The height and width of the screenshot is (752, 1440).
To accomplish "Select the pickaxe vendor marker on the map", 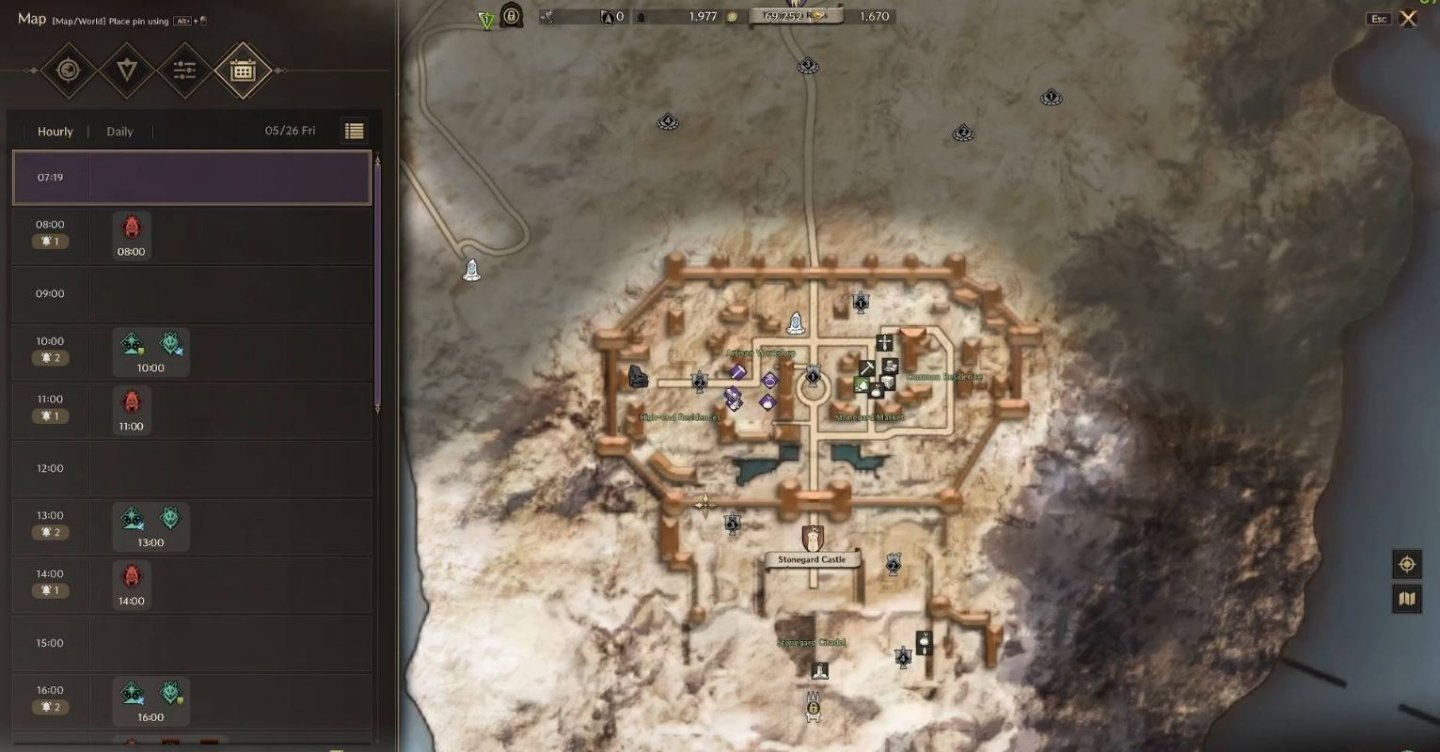I will [866, 368].
